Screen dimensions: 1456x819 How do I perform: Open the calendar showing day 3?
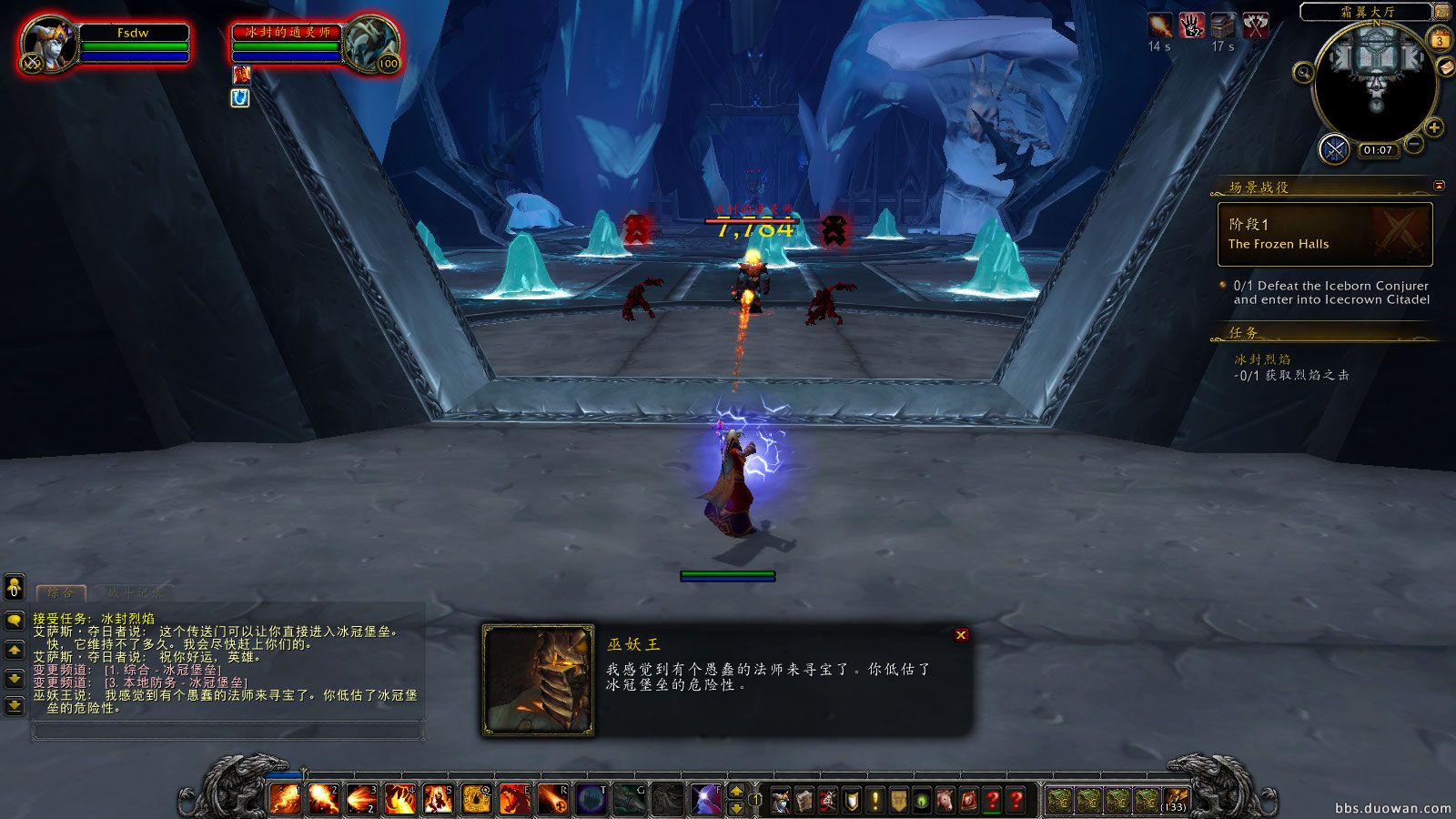1441,40
